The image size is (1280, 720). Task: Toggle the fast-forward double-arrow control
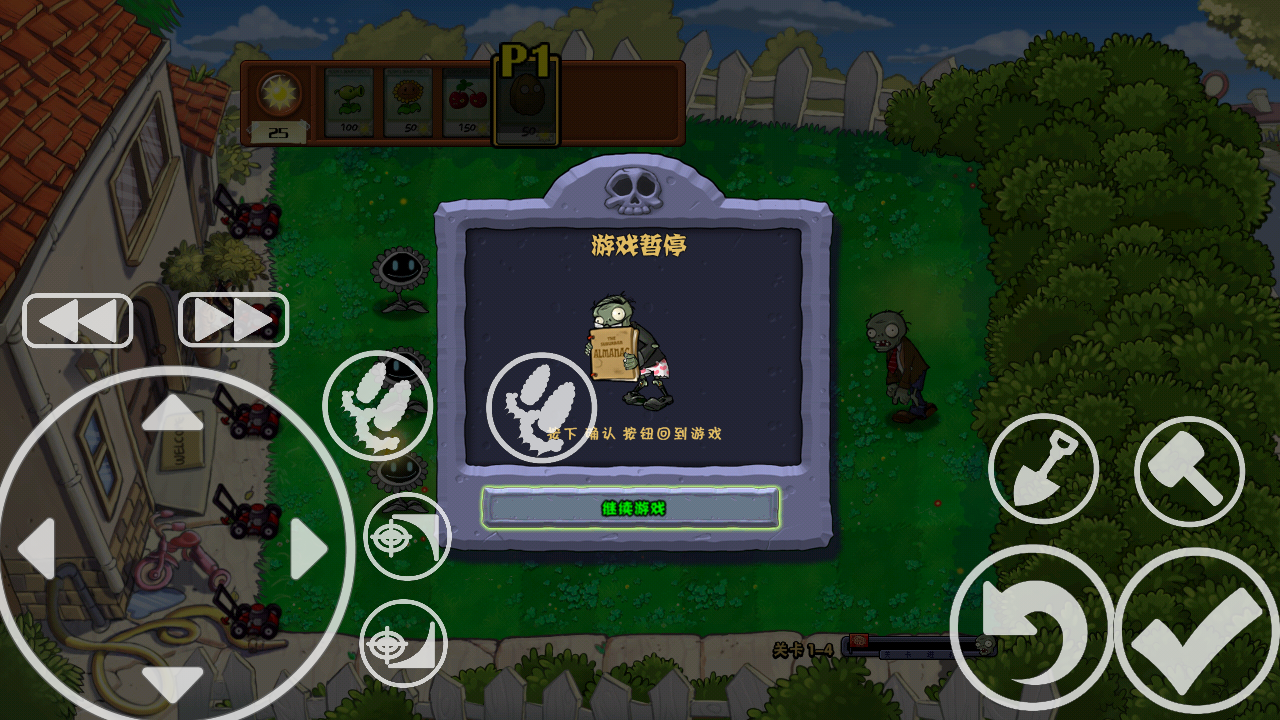[233, 319]
